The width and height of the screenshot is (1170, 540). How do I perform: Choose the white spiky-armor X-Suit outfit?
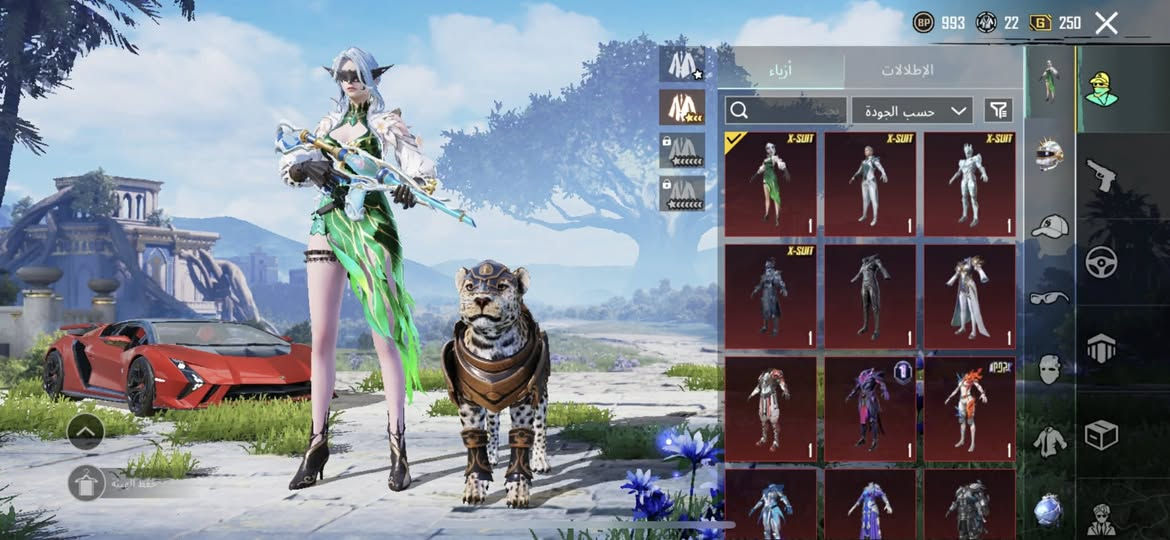(969, 184)
